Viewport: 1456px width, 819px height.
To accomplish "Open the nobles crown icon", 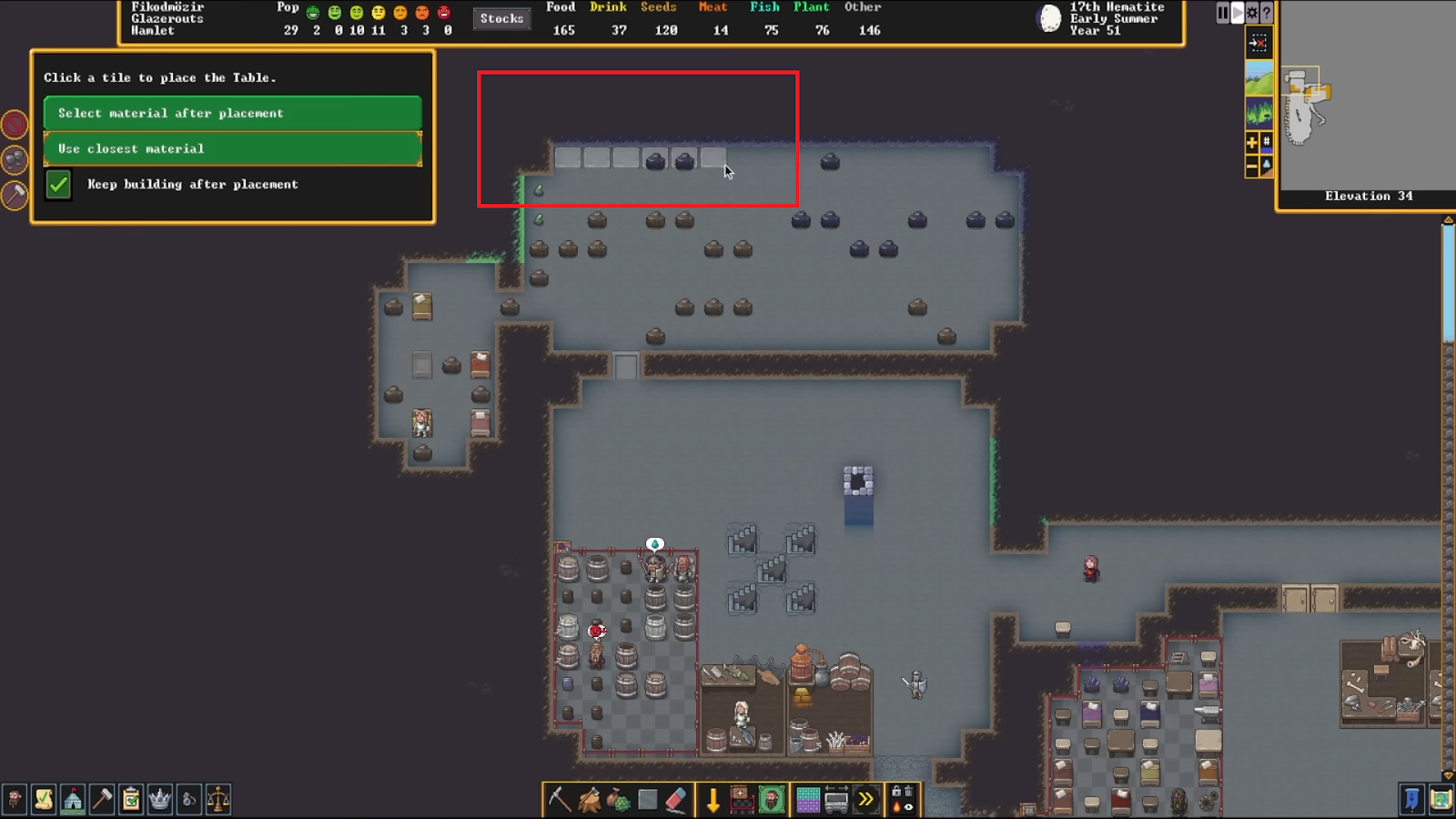I will point(160,800).
